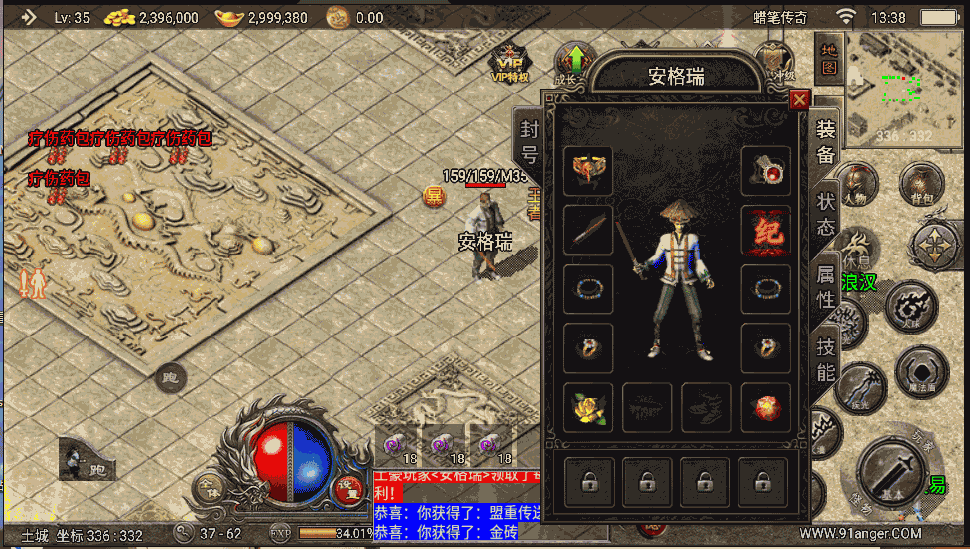Screen dimensions: 970x549
Task: Open the 封号 title tab
Action: (529, 142)
